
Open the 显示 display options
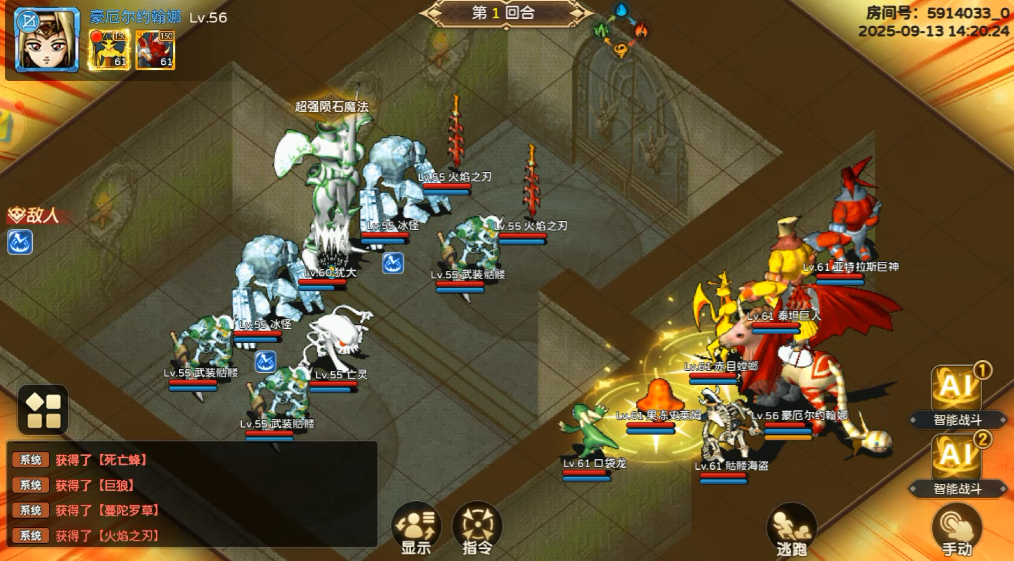point(416,525)
